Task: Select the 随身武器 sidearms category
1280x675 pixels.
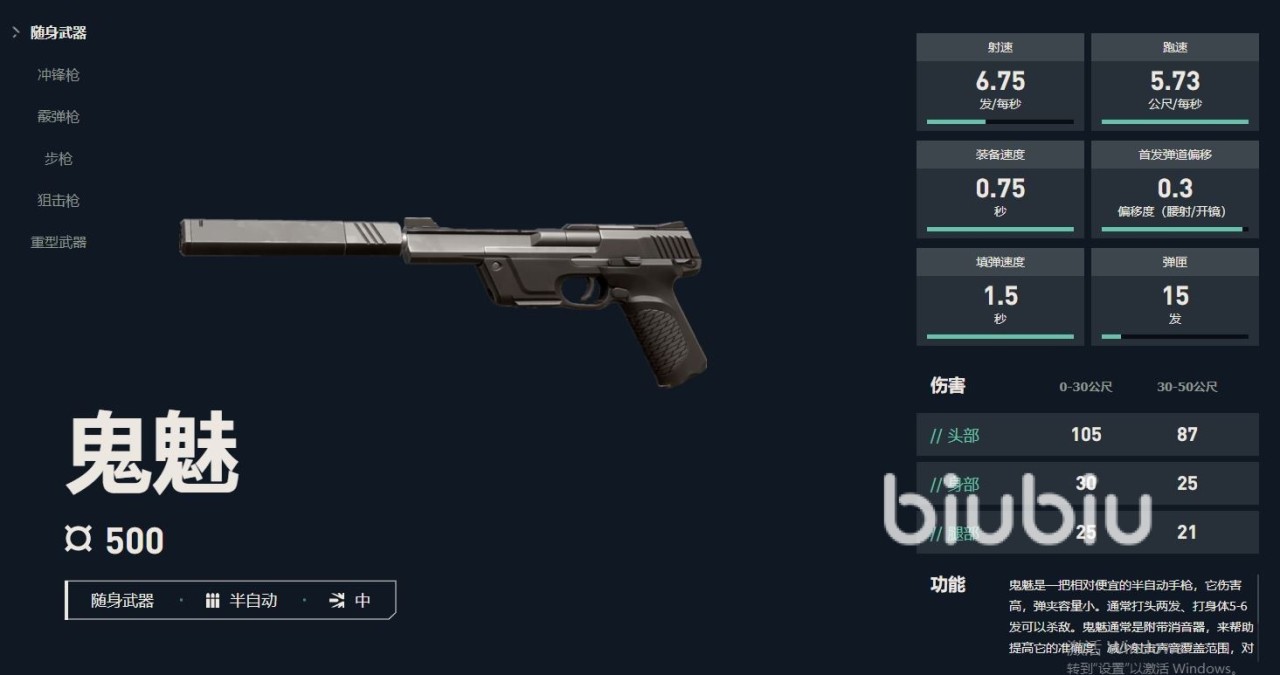Action: point(58,33)
